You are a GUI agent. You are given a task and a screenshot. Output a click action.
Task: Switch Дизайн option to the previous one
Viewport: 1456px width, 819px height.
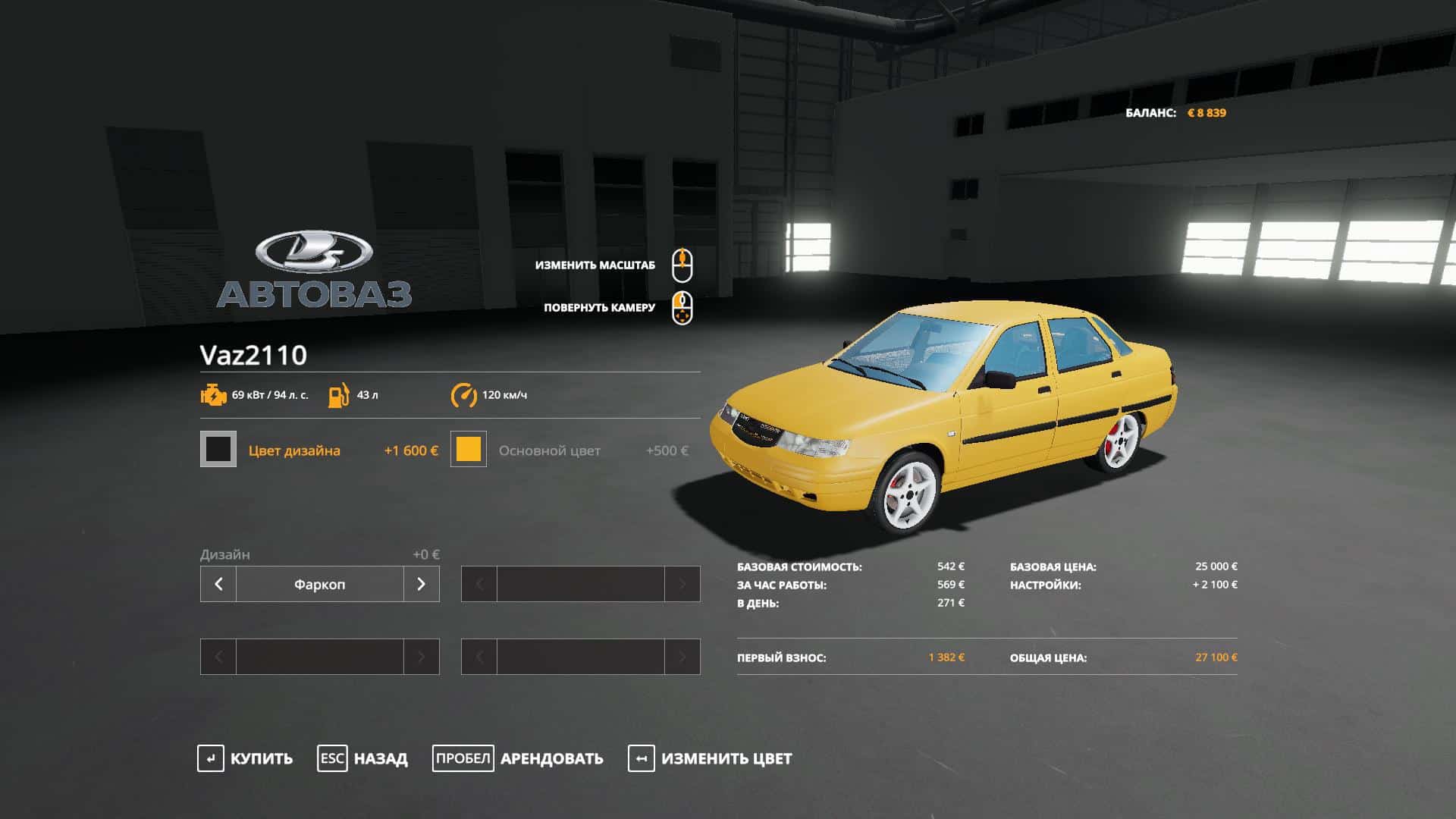218,584
